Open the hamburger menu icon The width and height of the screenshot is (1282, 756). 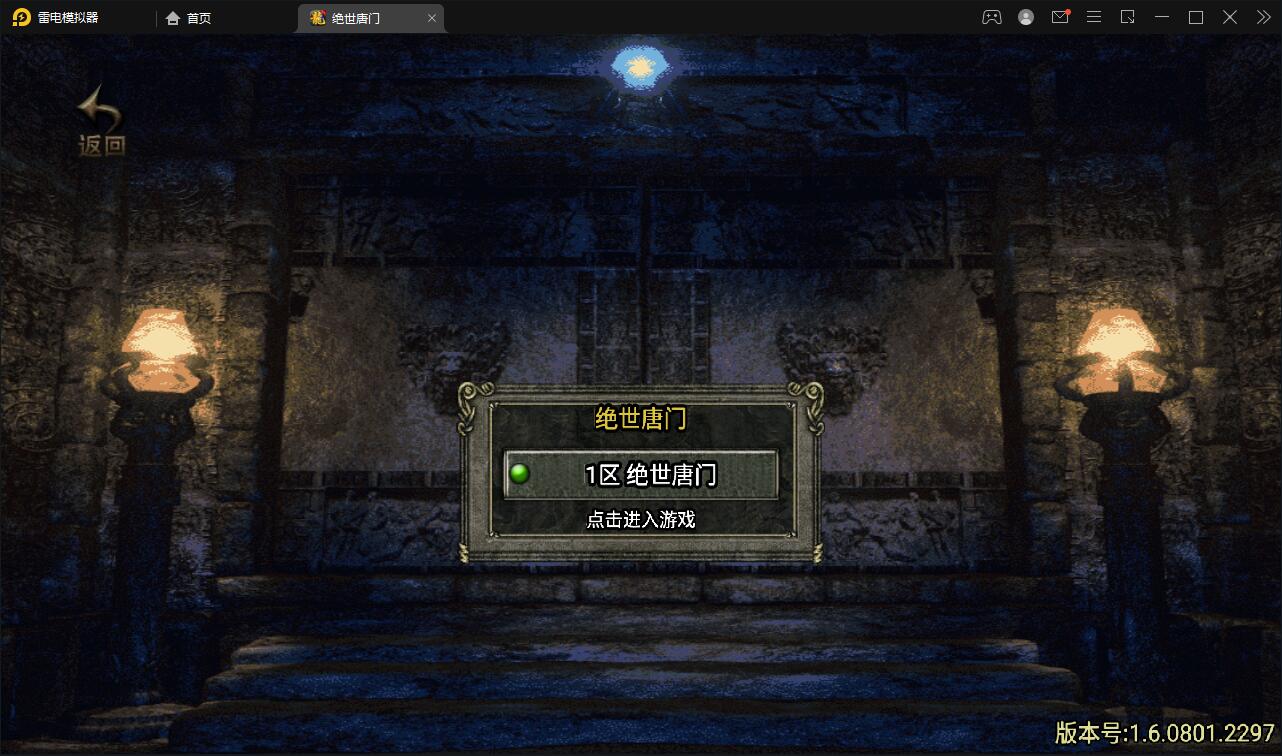(x=1093, y=17)
